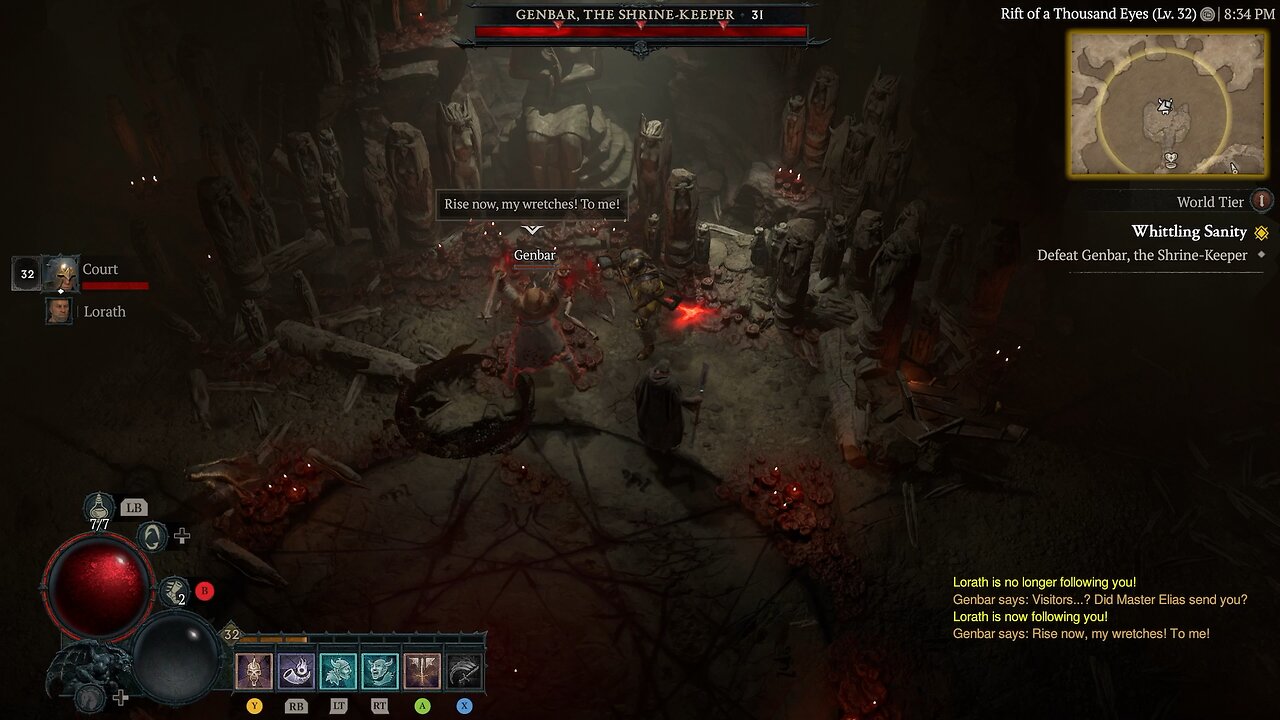Image resolution: width=1280 pixels, height=720 pixels.
Task: Open the chat log messages
Action: (x=1098, y=608)
